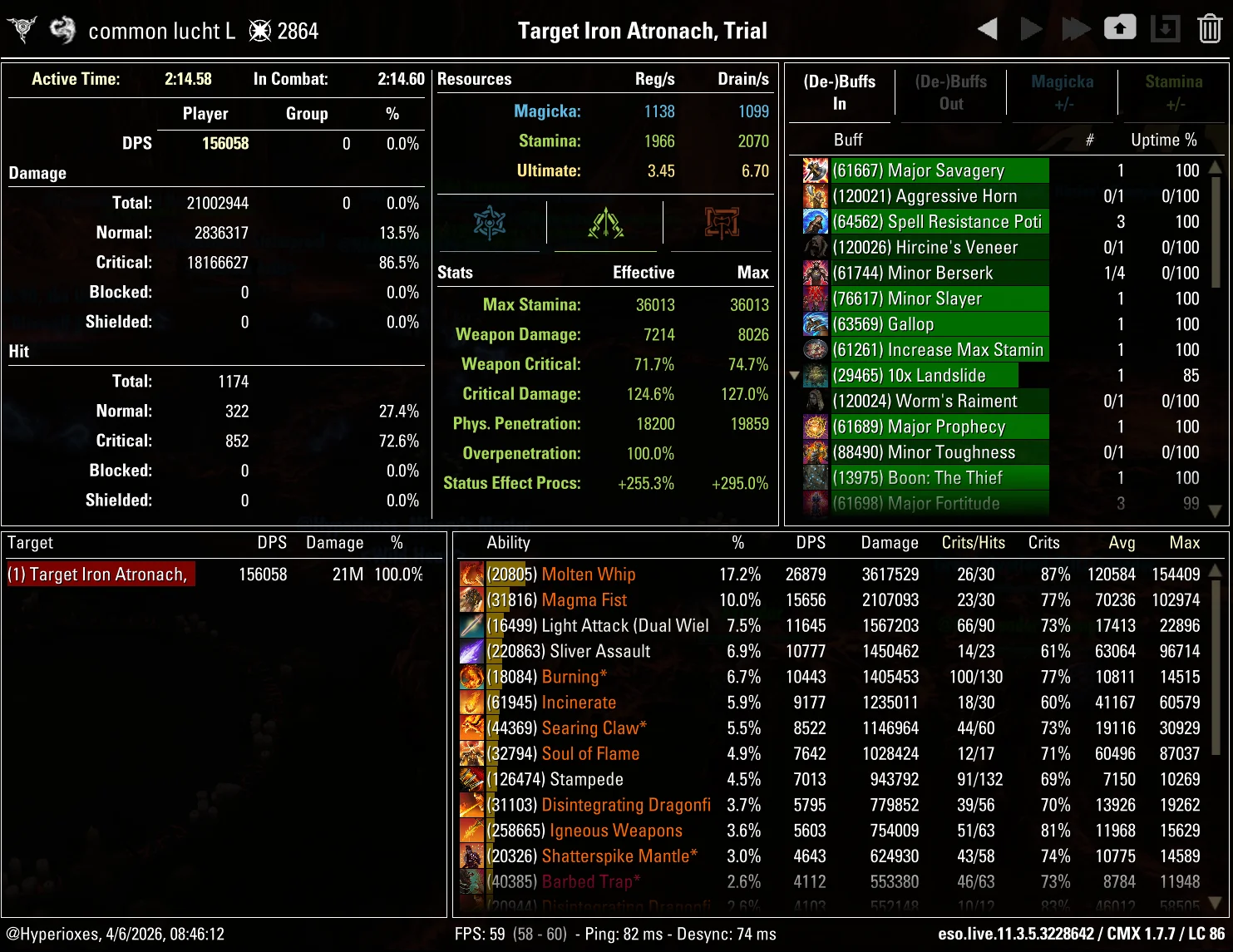Screen dimensions: 1233x952
Task: Go to the previous fight with back arrow
Action: point(988,27)
